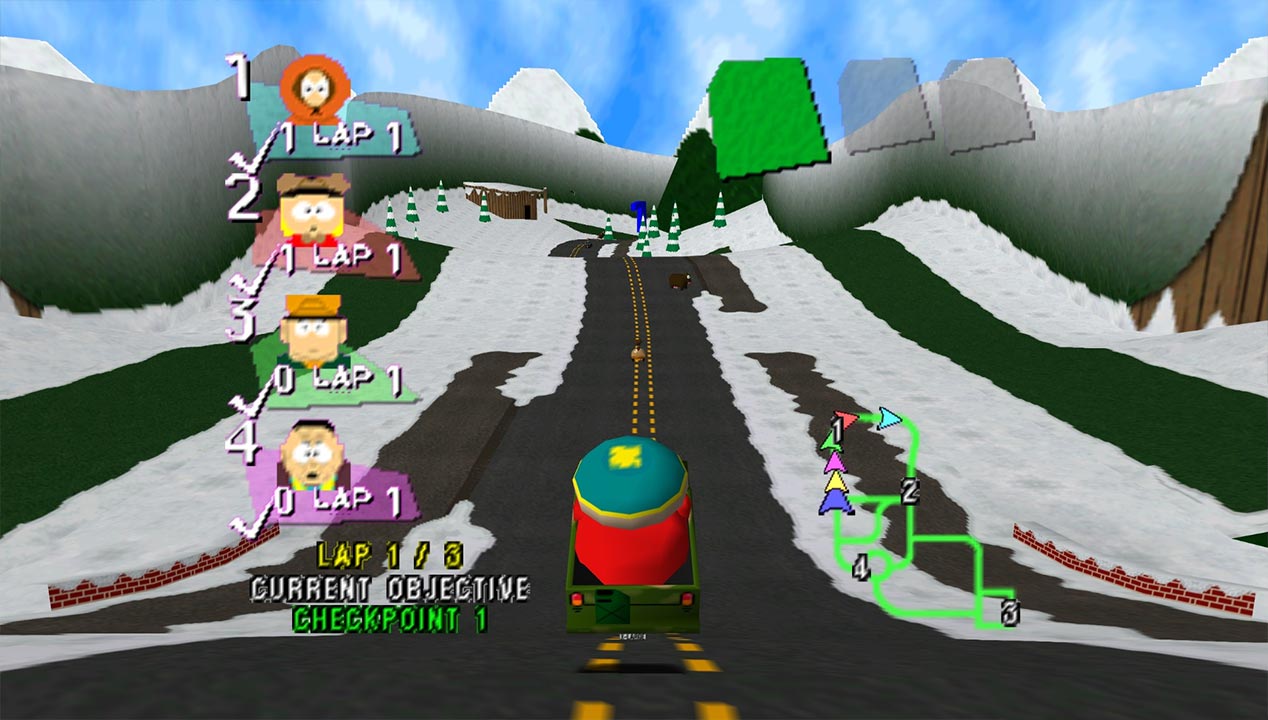
Task: Choose checkpoint 4 marker on the minimap
Action: point(860,569)
